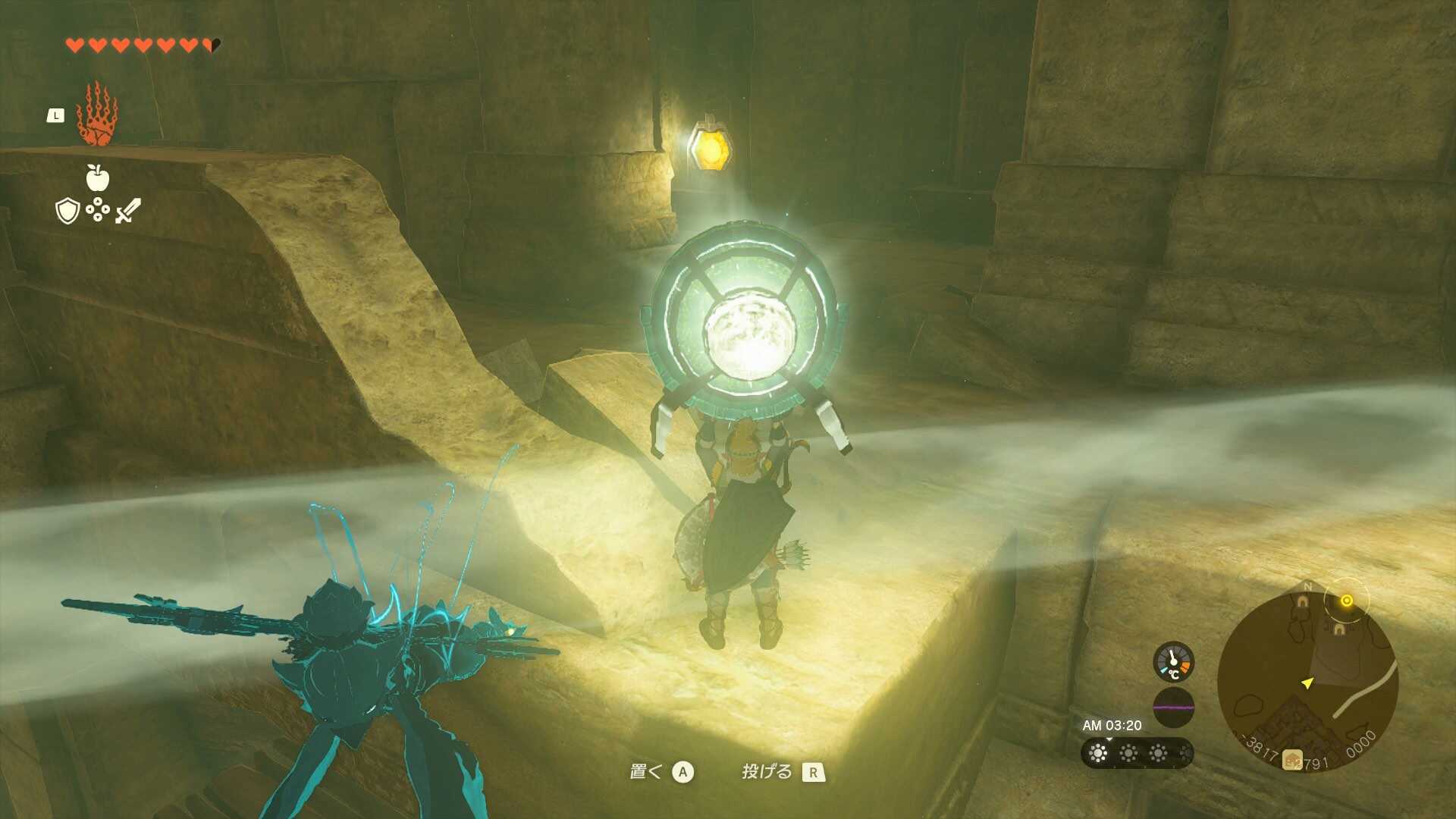The width and height of the screenshot is (1456, 819).
Task: Click the yellow objective marker on the minimap
Action: 1347,601
